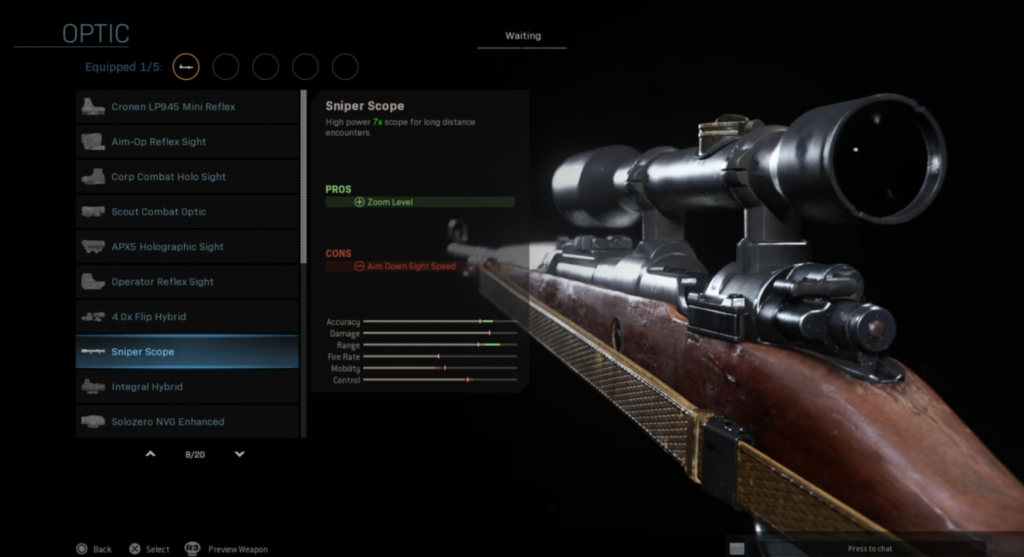The image size is (1024, 557).
Task: Select the Solozero NVG Enhanced optic
Action: [x=187, y=421]
